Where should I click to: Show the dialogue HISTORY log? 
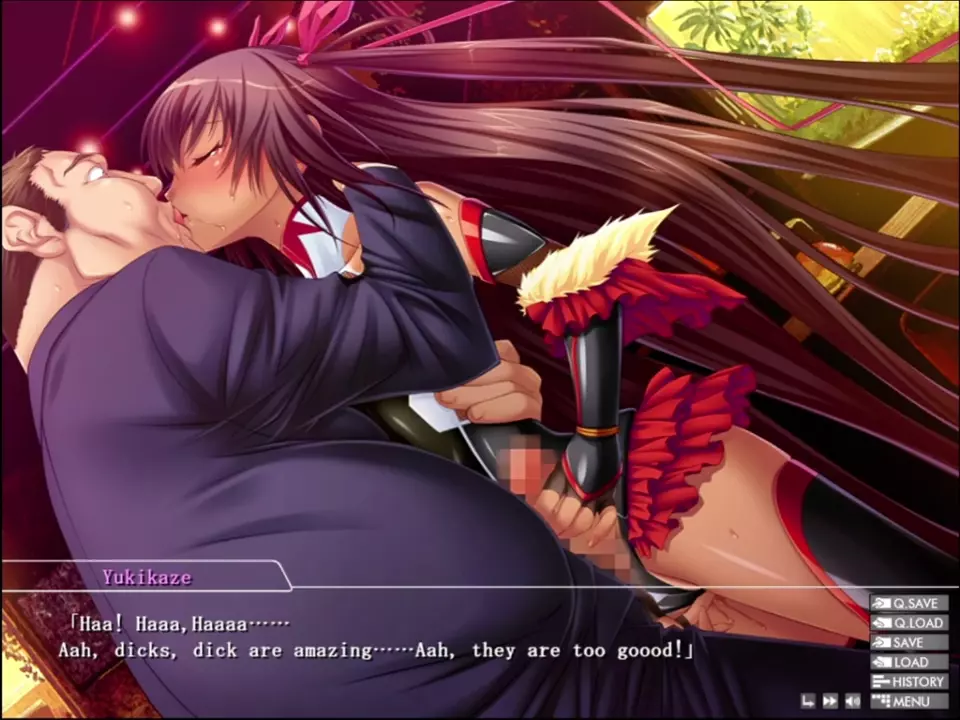(x=909, y=681)
